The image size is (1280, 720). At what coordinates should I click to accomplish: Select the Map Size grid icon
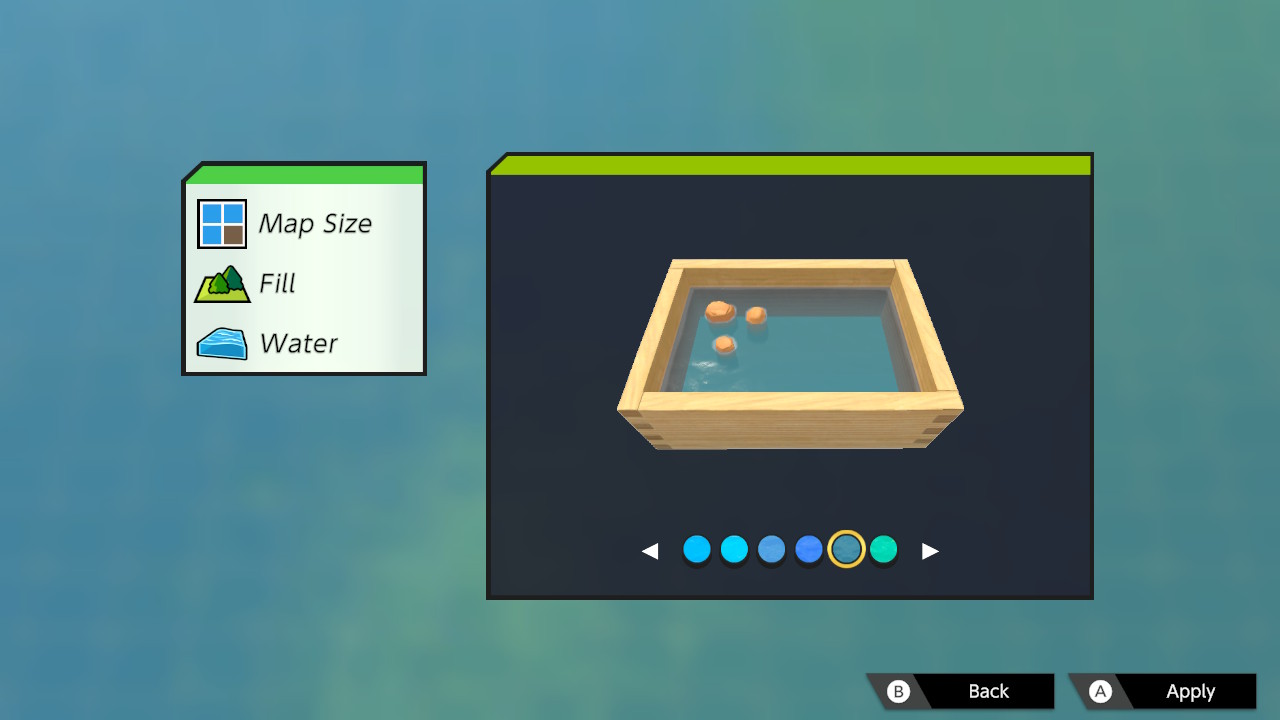click(x=220, y=222)
